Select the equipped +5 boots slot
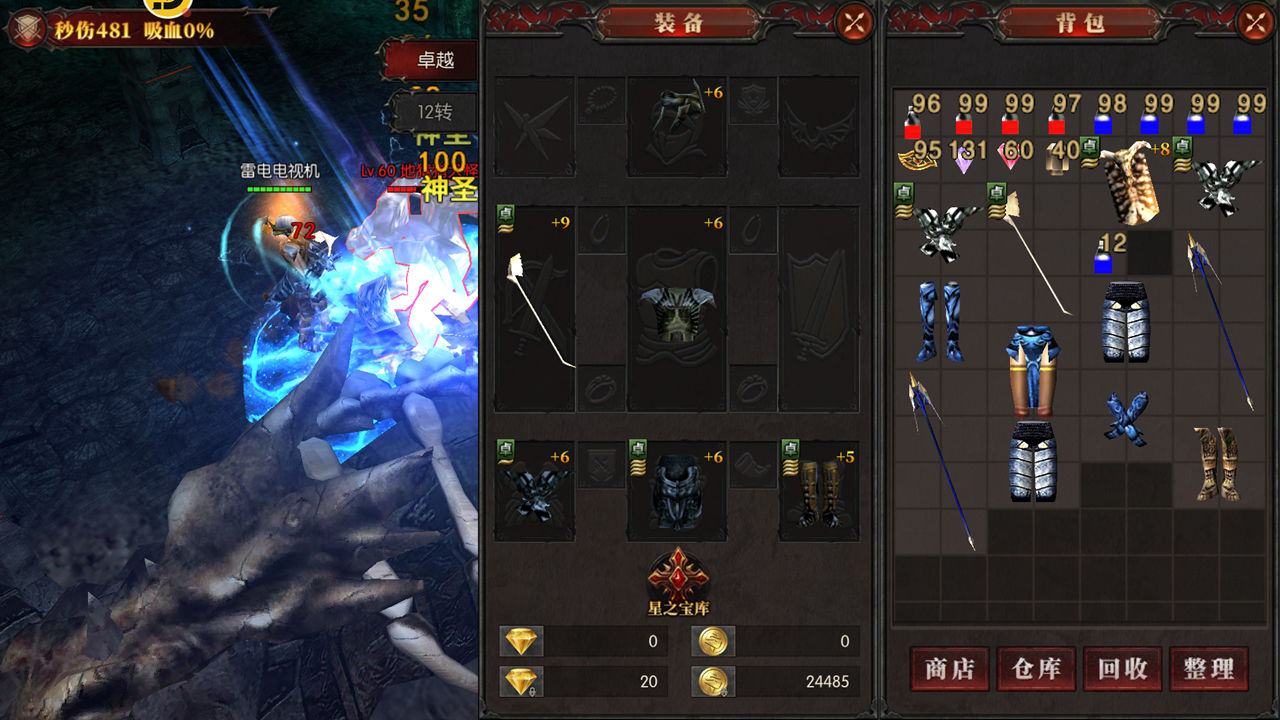Screen dimensions: 1280x720 click(818, 490)
